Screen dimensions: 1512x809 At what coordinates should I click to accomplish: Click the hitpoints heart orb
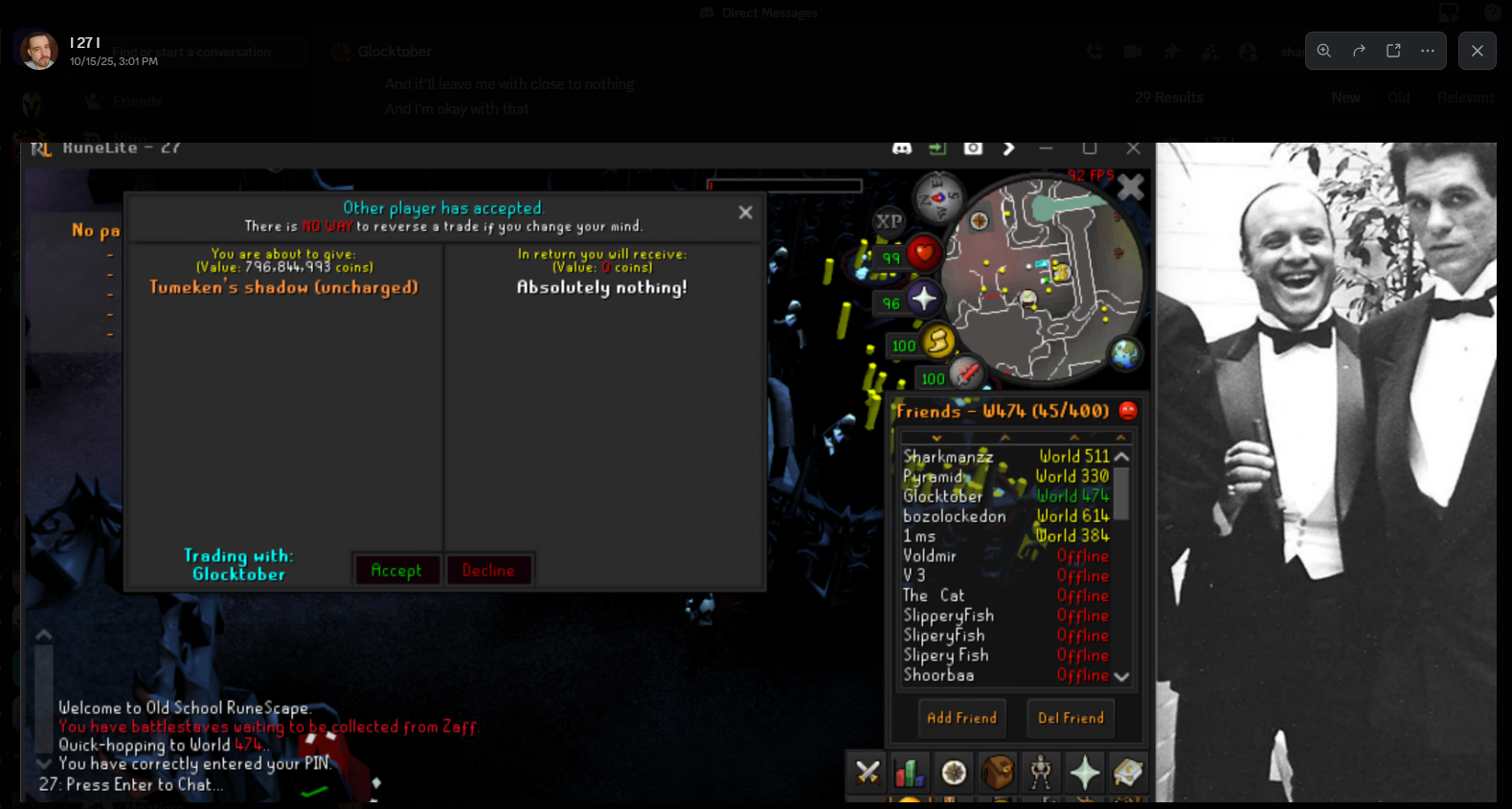923,254
